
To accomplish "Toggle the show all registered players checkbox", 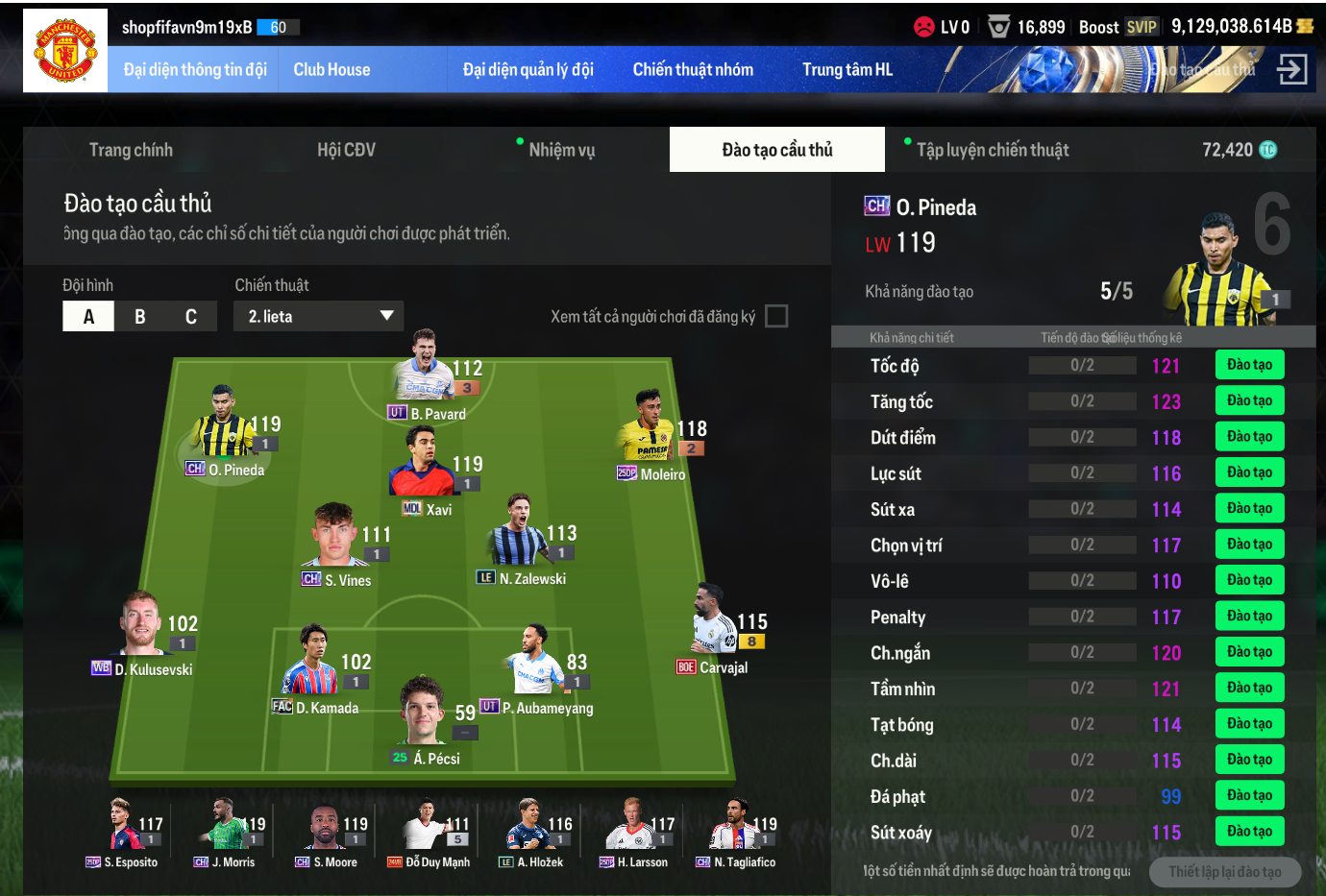I will tap(776, 316).
